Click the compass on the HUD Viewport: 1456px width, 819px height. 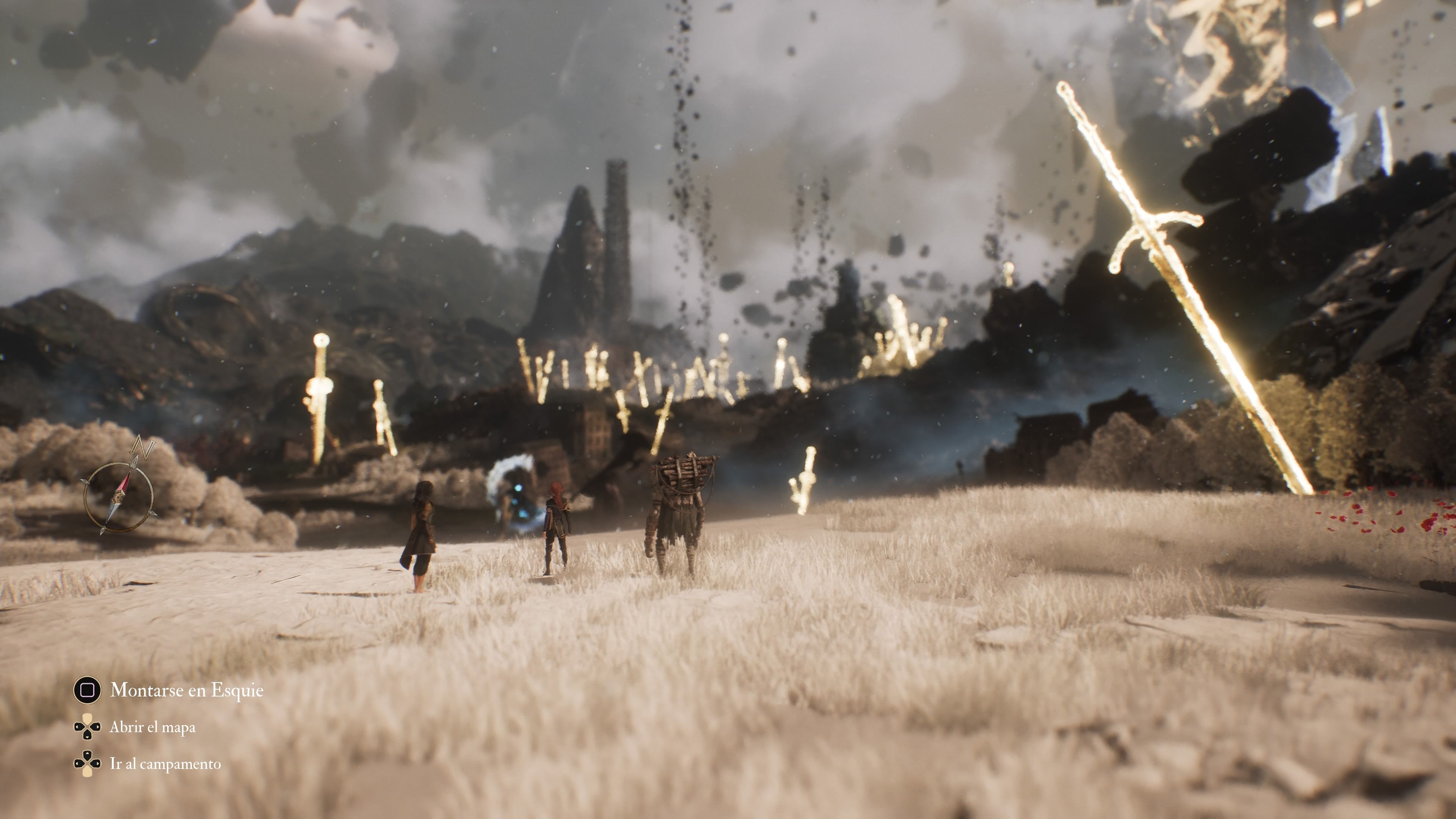pos(119,496)
